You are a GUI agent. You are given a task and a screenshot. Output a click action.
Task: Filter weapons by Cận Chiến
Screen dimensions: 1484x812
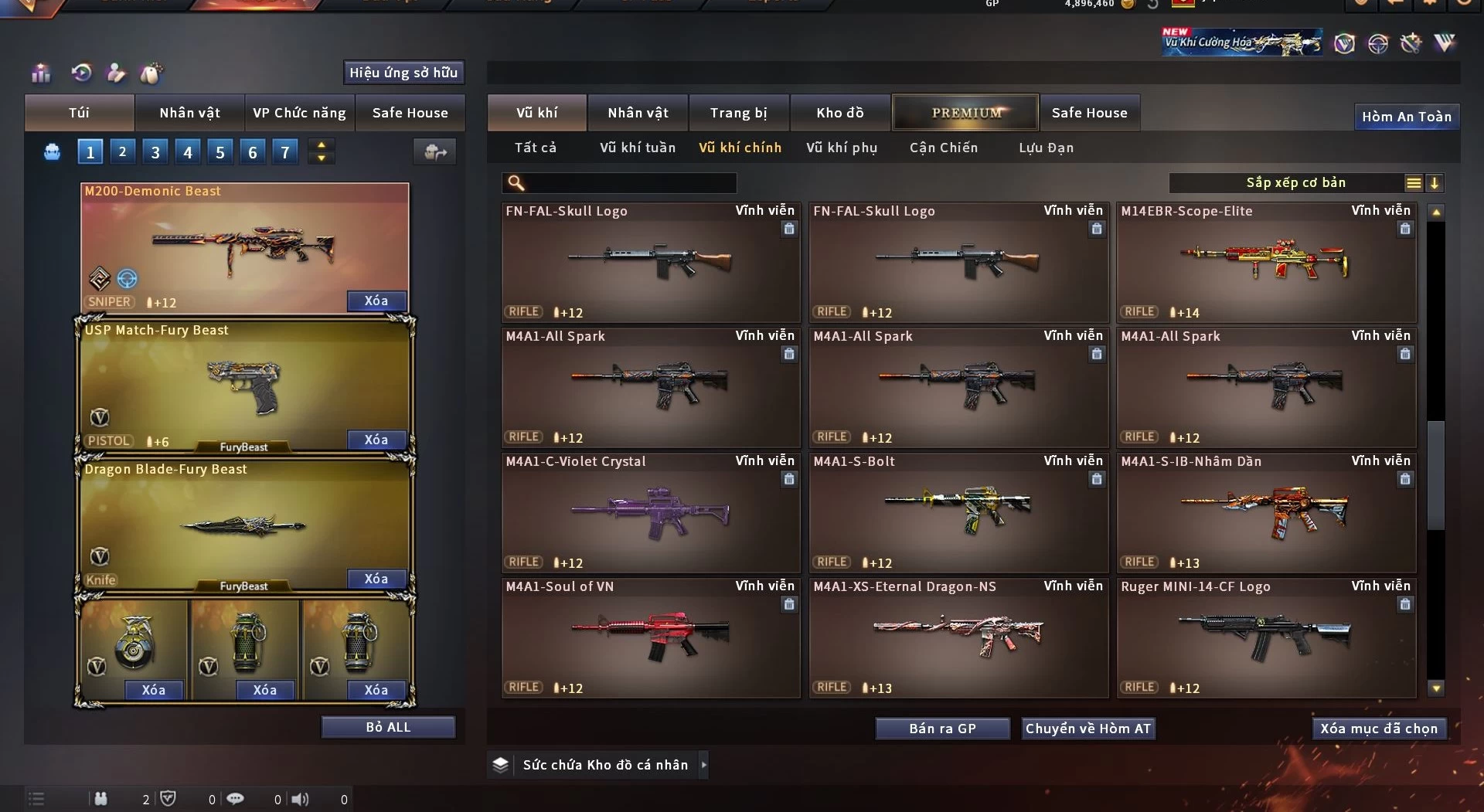pyautogui.click(x=943, y=148)
